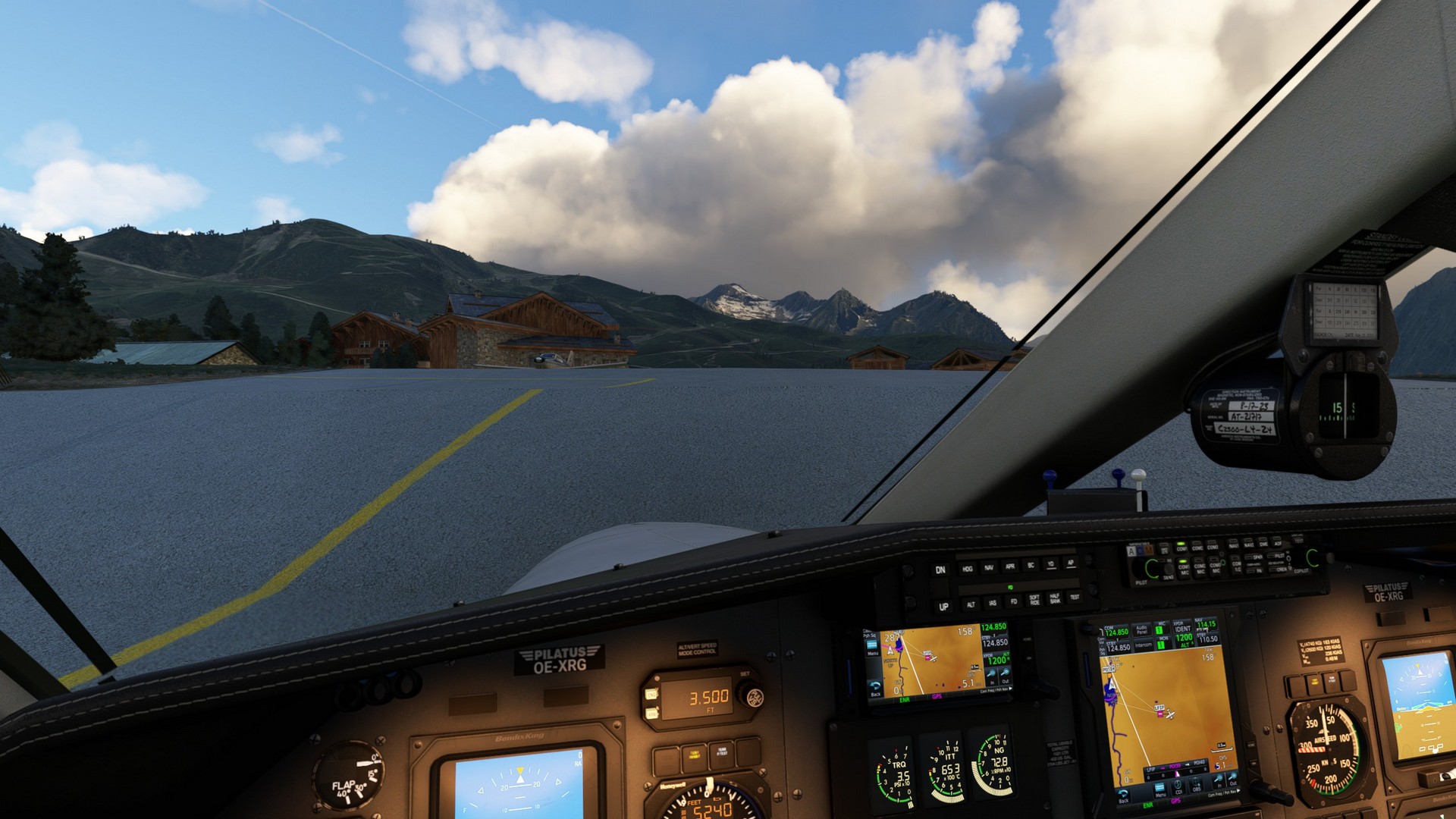The image size is (1456, 819).
Task: Select the COM1 MIC audio panel button
Action: 1184,569
